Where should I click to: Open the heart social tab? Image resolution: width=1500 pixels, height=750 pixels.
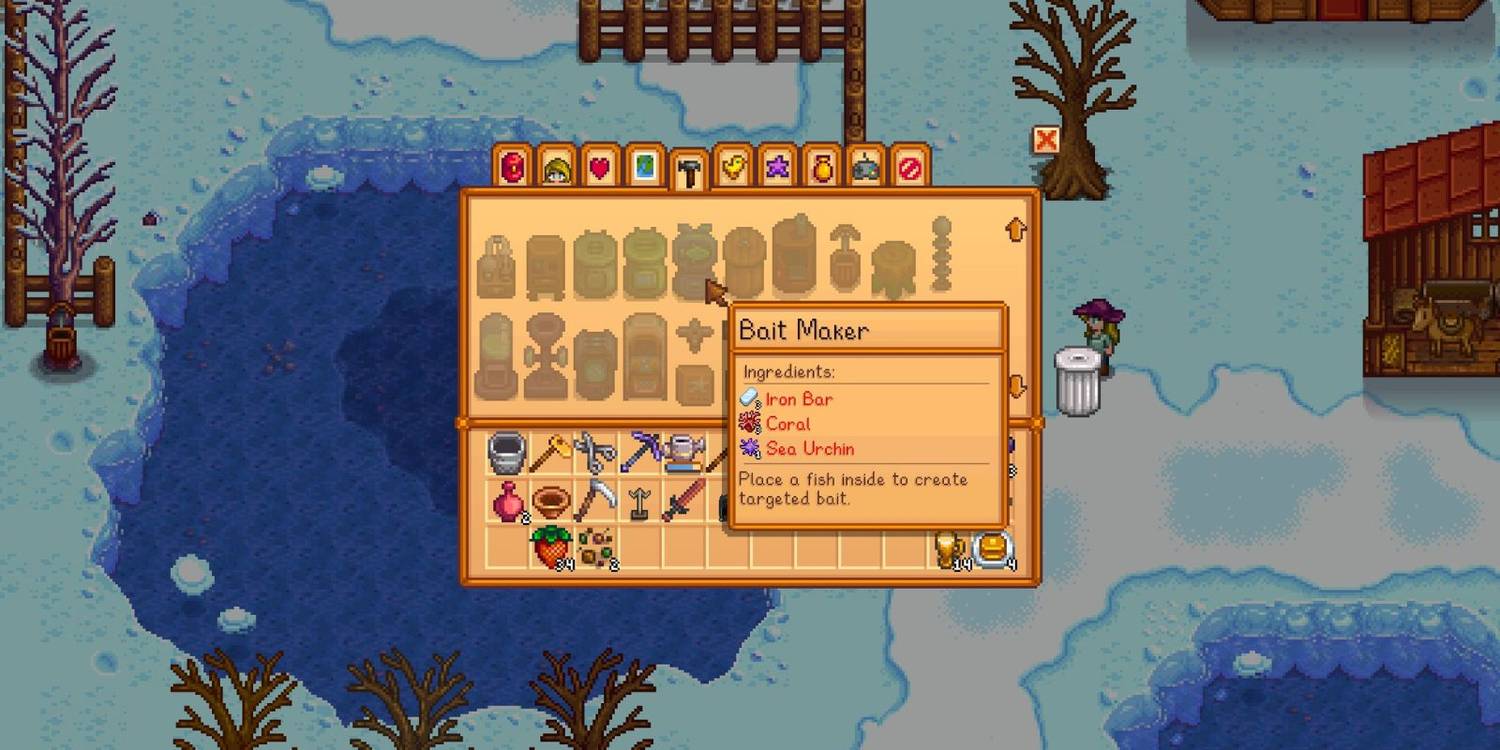click(x=599, y=168)
